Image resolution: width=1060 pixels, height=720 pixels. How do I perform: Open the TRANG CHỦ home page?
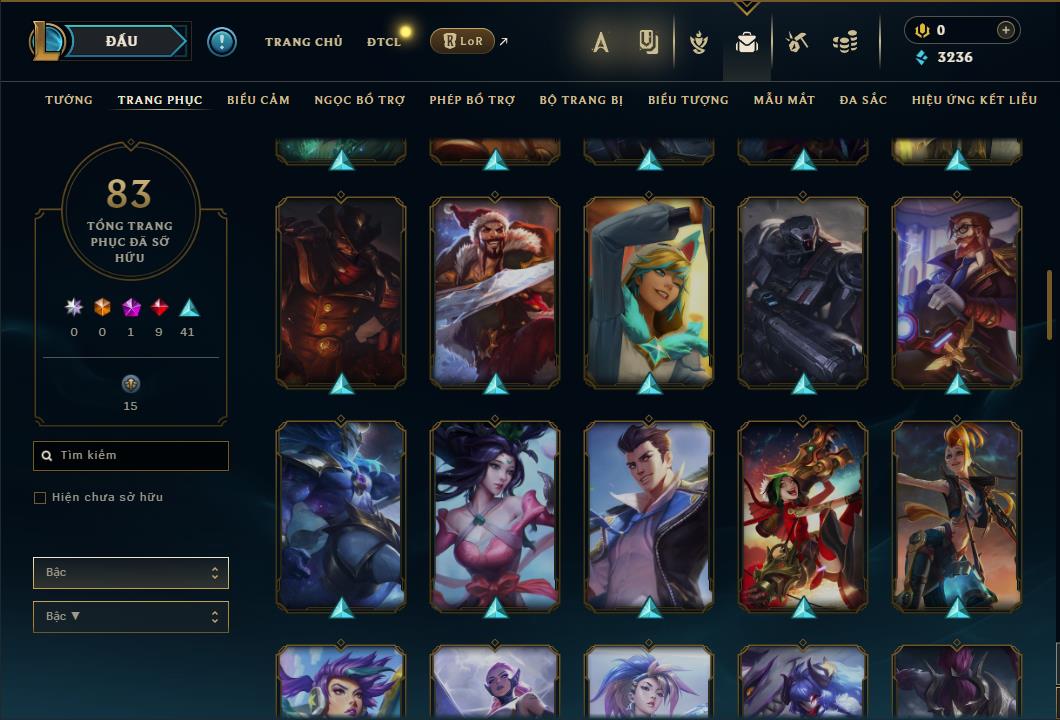(303, 42)
